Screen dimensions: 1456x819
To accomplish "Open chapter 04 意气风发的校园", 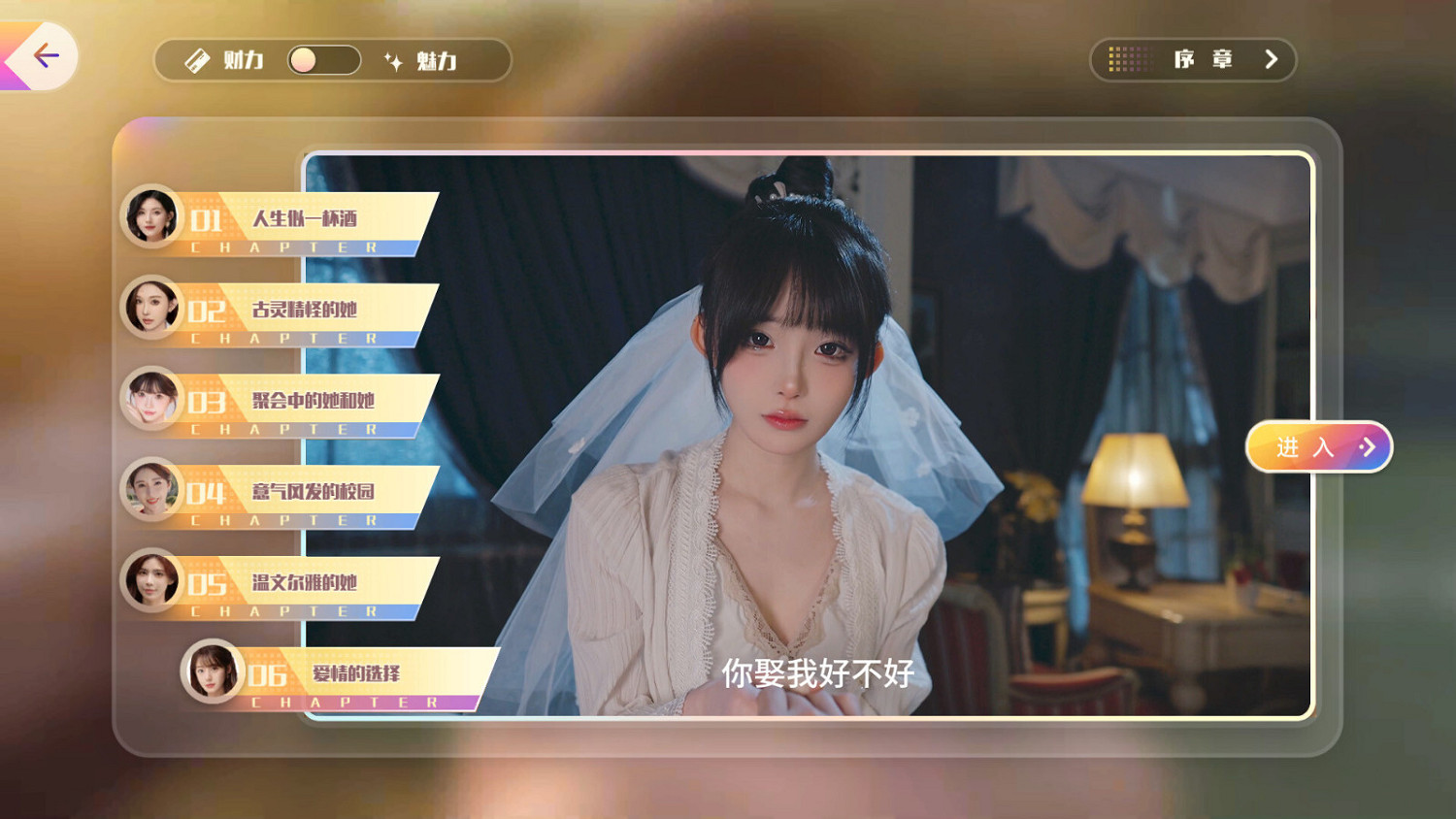I will [315, 492].
